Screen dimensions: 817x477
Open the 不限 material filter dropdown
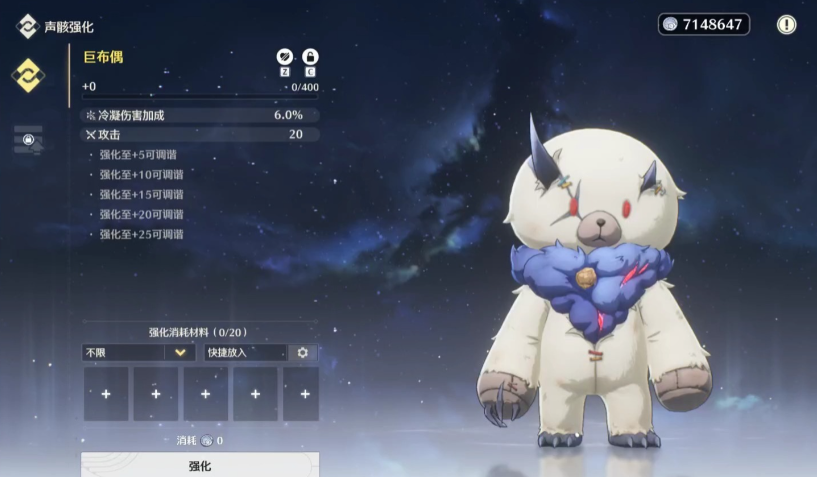tap(138, 352)
